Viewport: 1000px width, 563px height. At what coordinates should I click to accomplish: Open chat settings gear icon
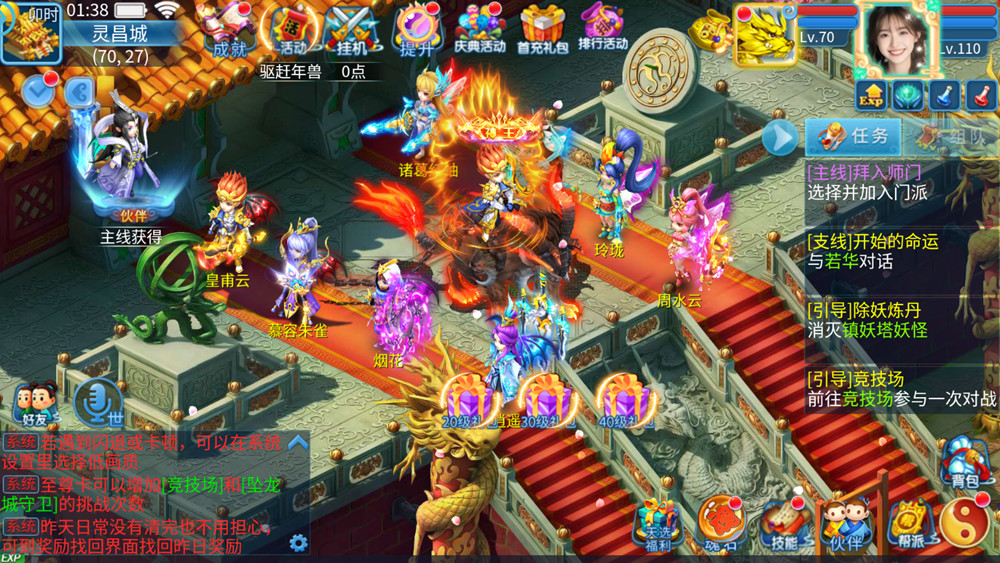tap(298, 543)
